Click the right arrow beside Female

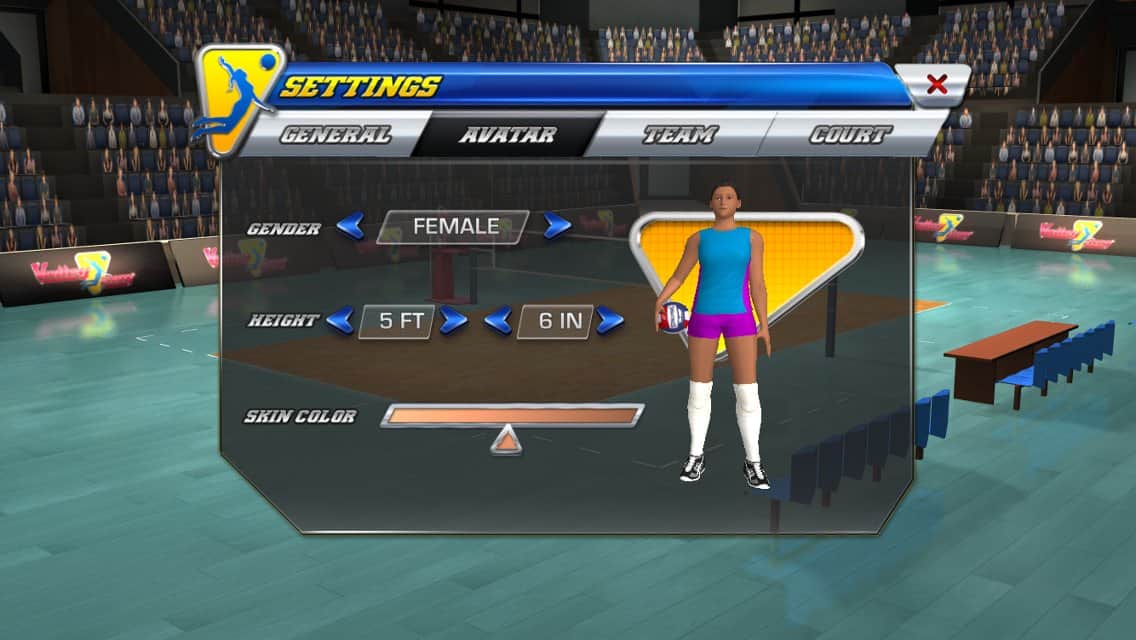[x=557, y=227]
